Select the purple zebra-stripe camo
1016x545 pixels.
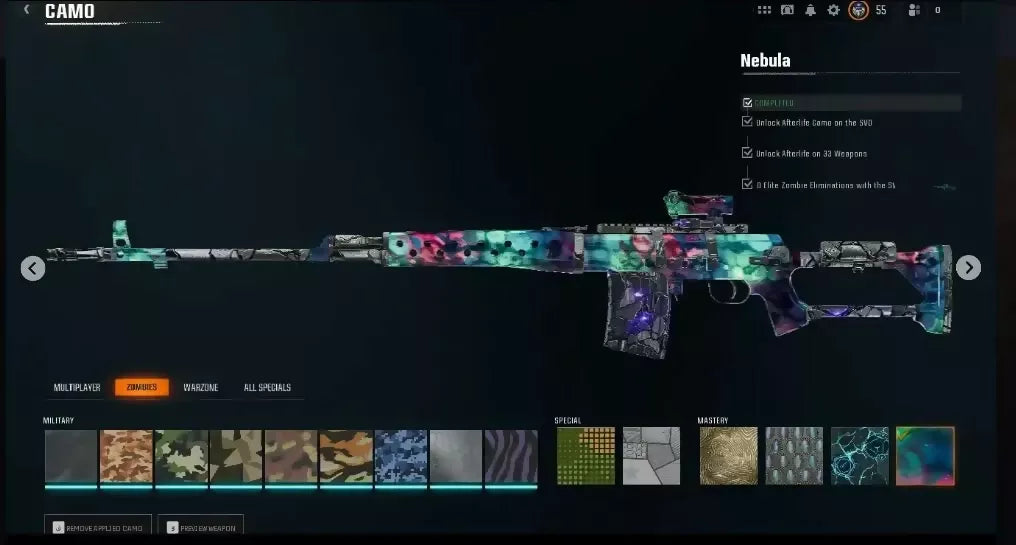coord(511,456)
